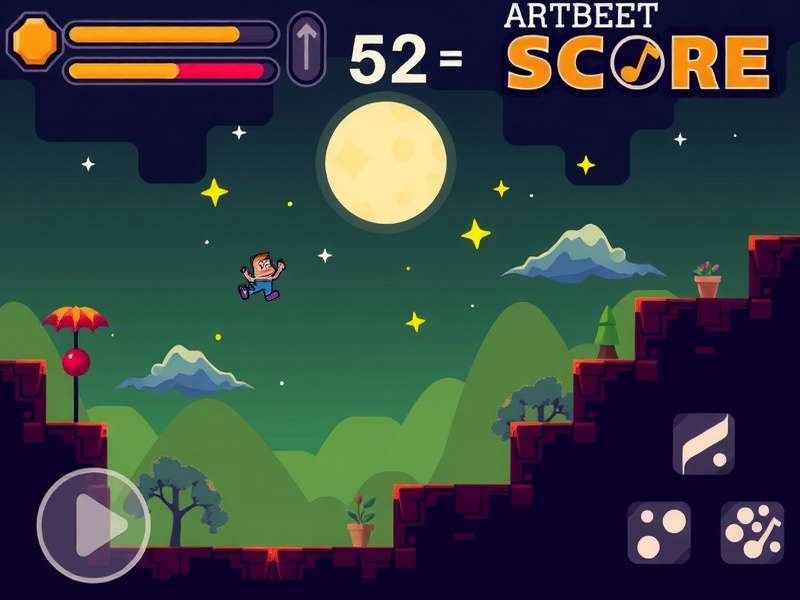The height and width of the screenshot is (600, 800).
Task: Activate the up arrow button beside the bars
Action: tap(306, 48)
